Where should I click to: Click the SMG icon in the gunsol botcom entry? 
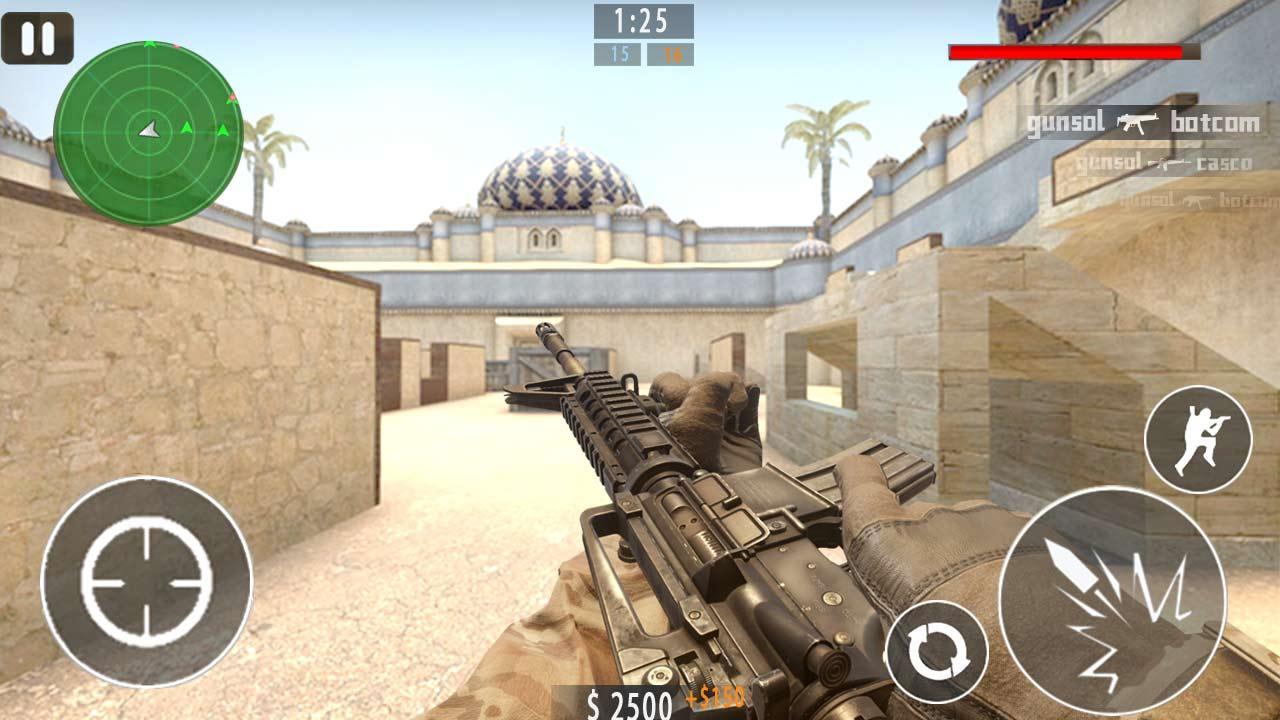(x=1136, y=123)
